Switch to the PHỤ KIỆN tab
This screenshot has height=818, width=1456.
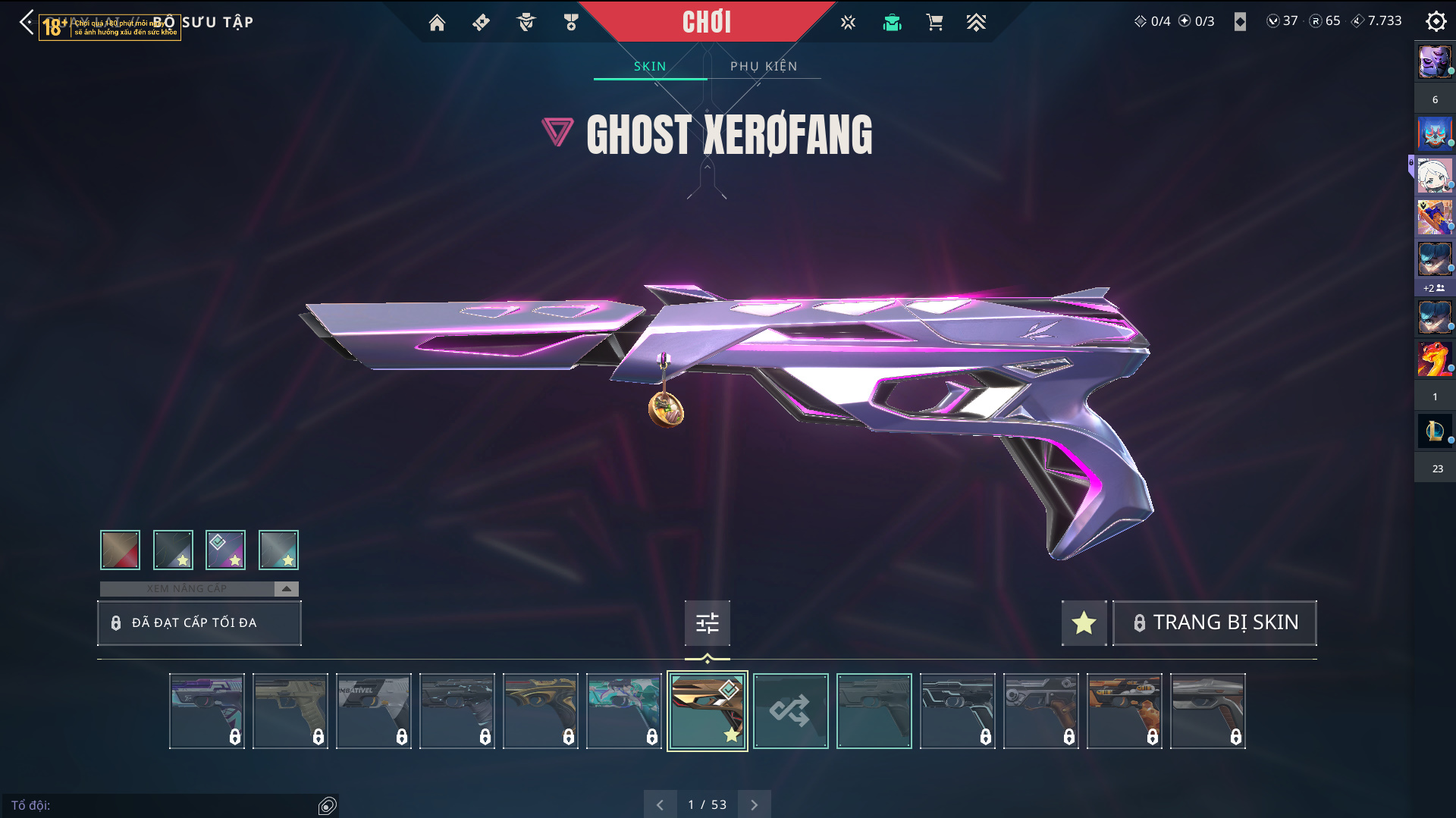[764, 66]
